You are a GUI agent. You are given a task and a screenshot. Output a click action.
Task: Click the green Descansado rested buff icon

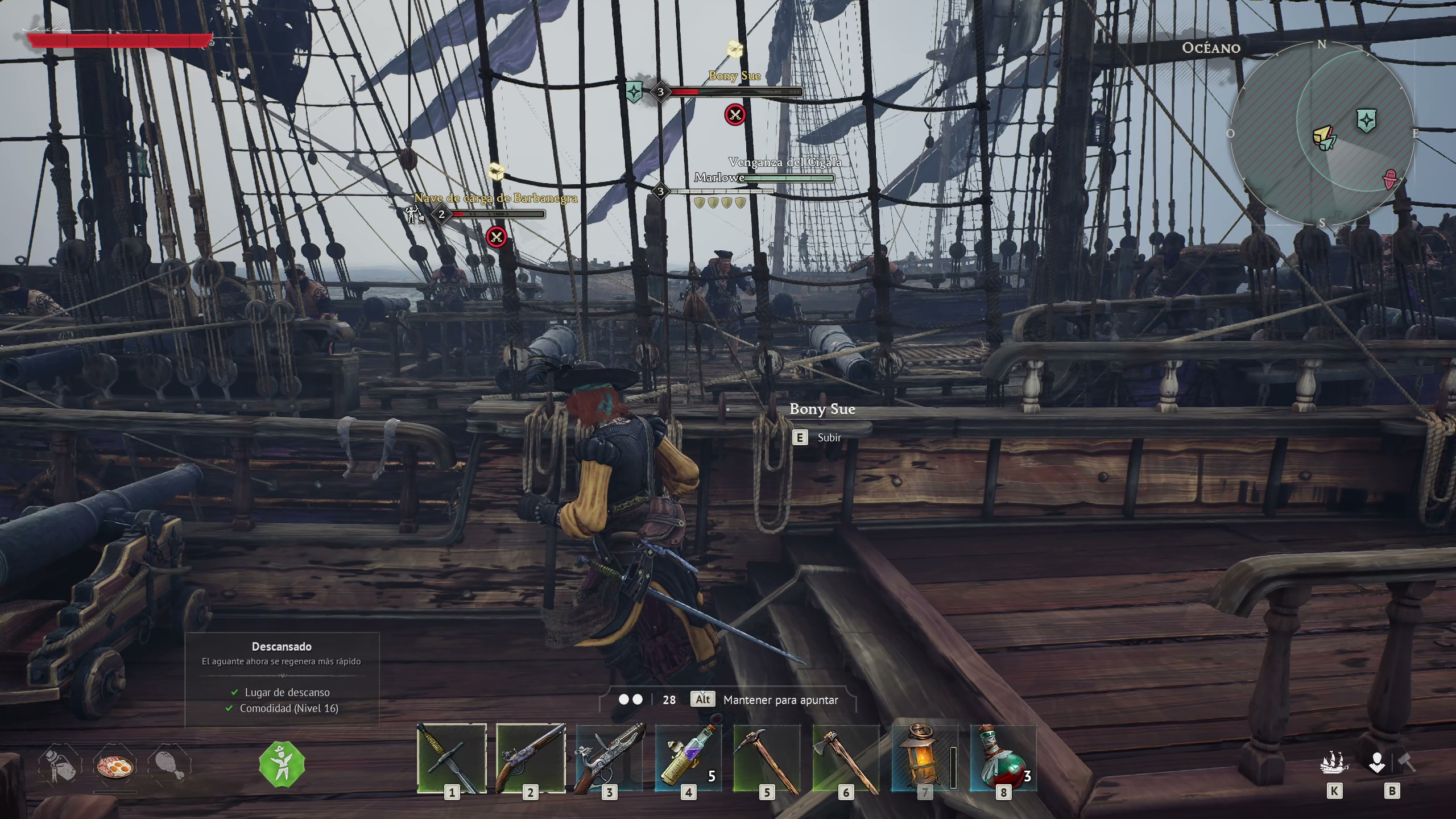coord(282,764)
